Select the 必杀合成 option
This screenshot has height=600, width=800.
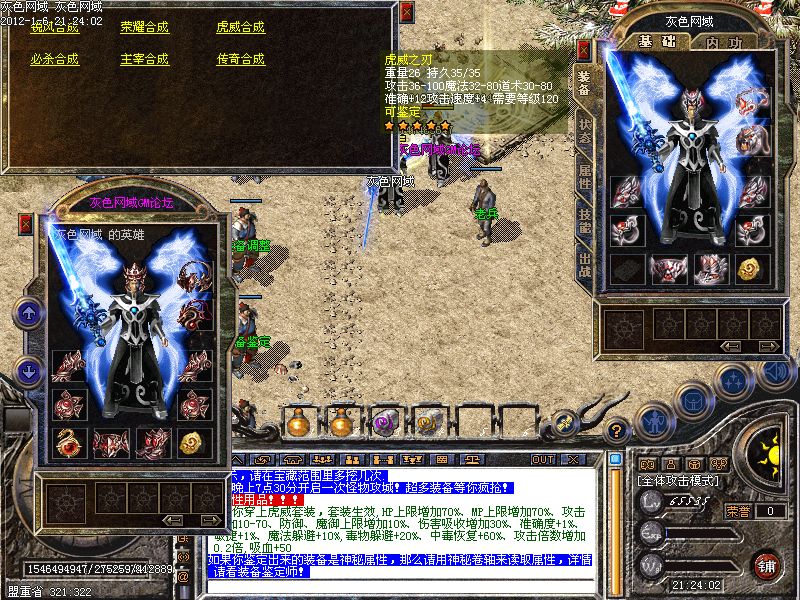point(54,59)
